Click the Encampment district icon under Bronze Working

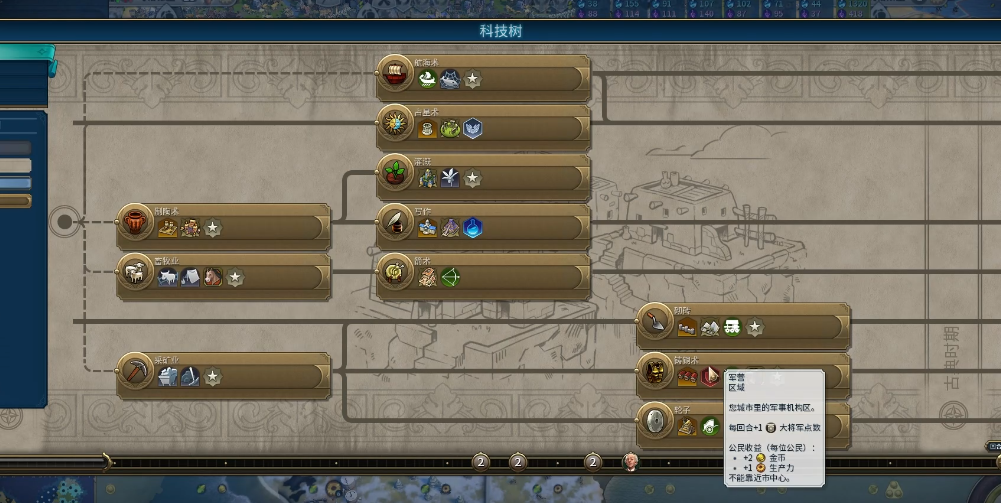[x=710, y=377]
